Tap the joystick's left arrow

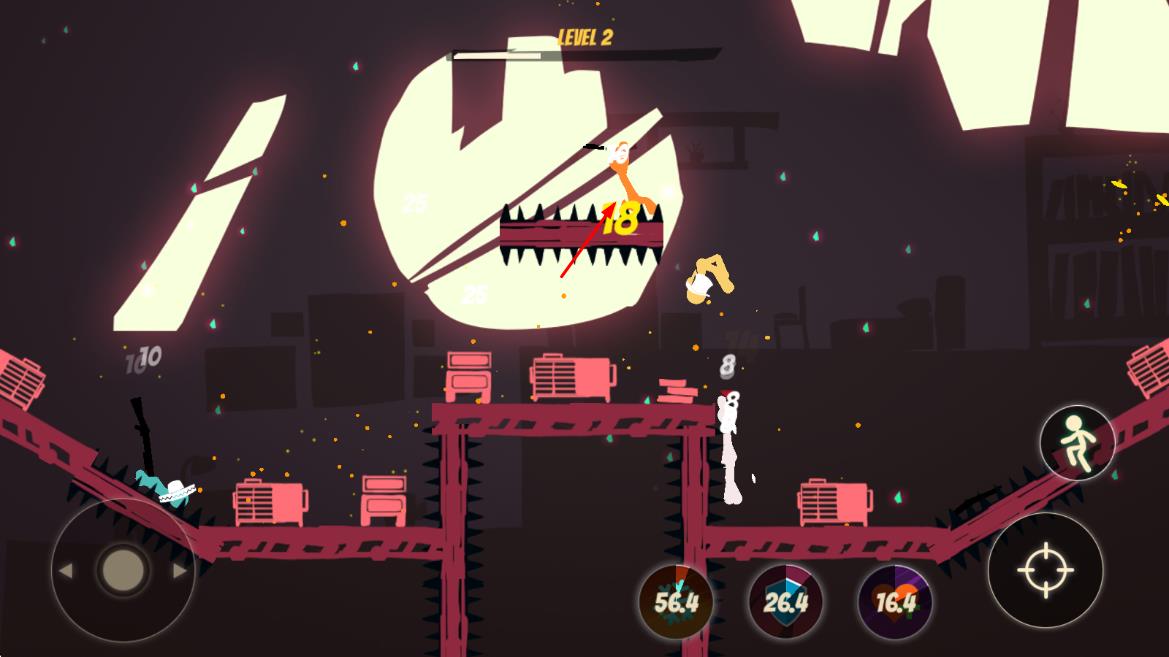(x=66, y=571)
